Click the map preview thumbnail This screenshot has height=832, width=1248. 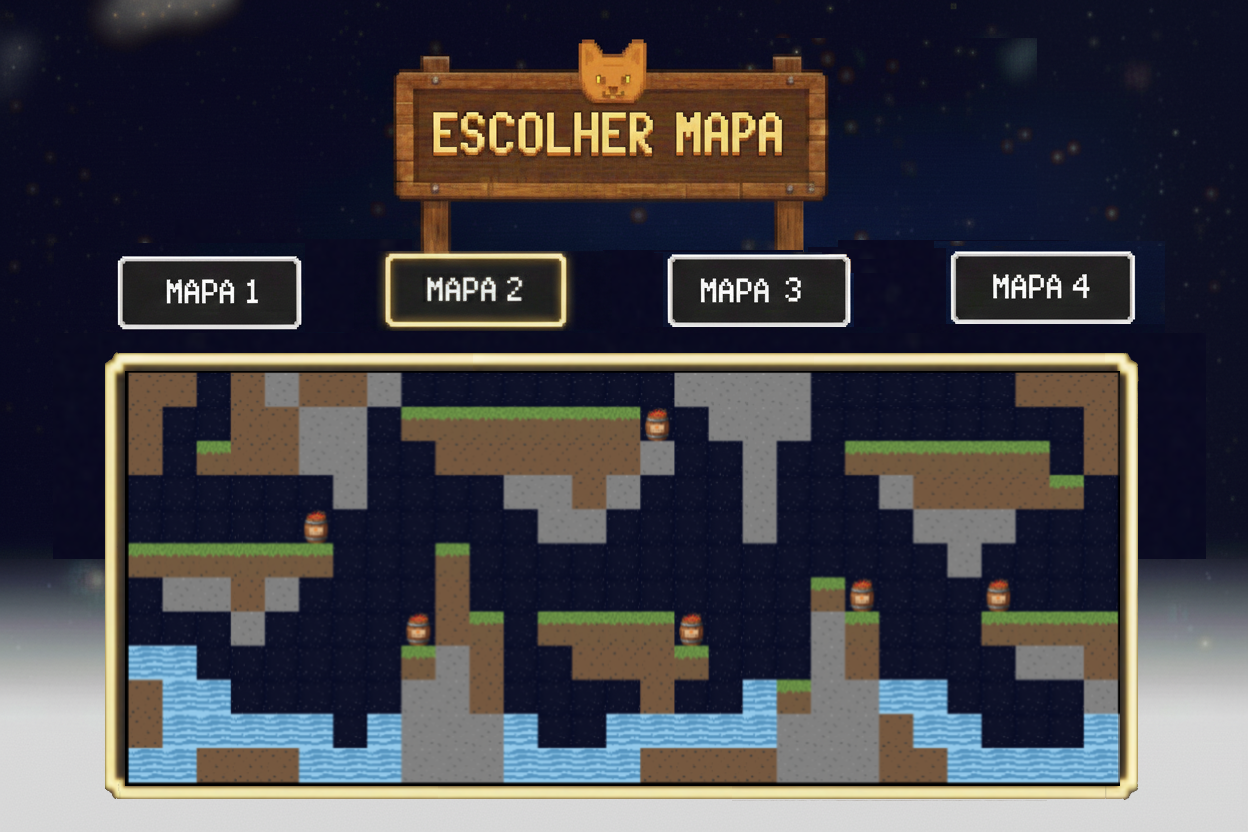pyautogui.click(x=621, y=576)
